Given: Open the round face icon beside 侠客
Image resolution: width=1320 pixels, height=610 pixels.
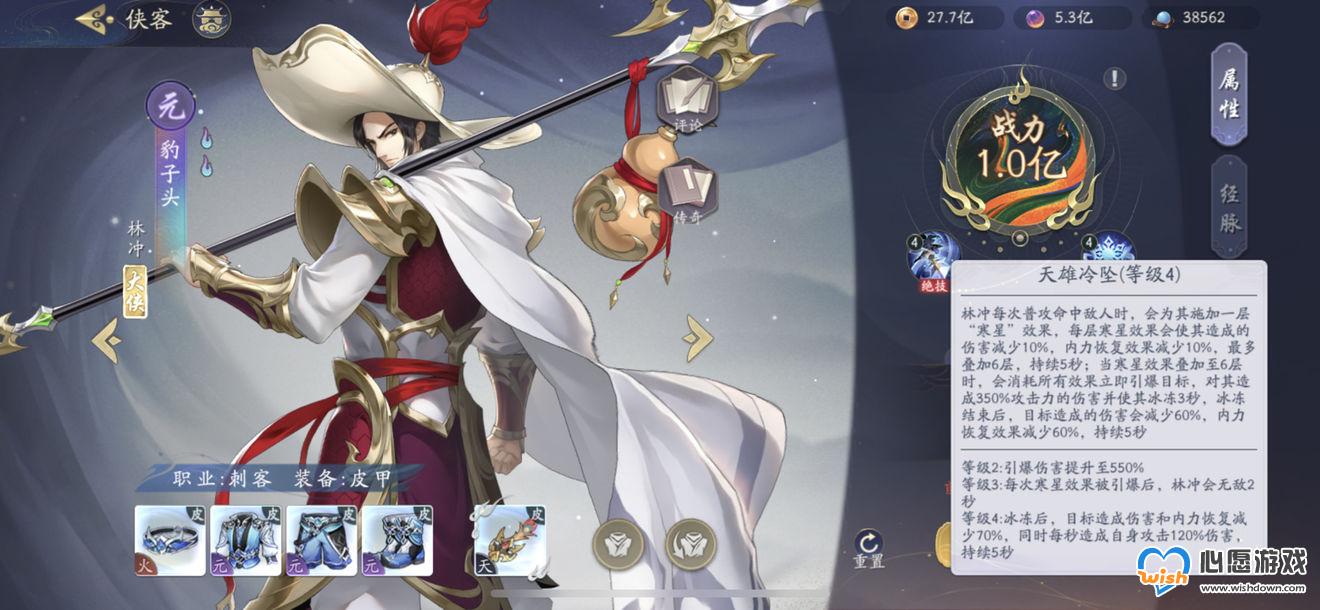Looking at the screenshot, I should point(210,18).
